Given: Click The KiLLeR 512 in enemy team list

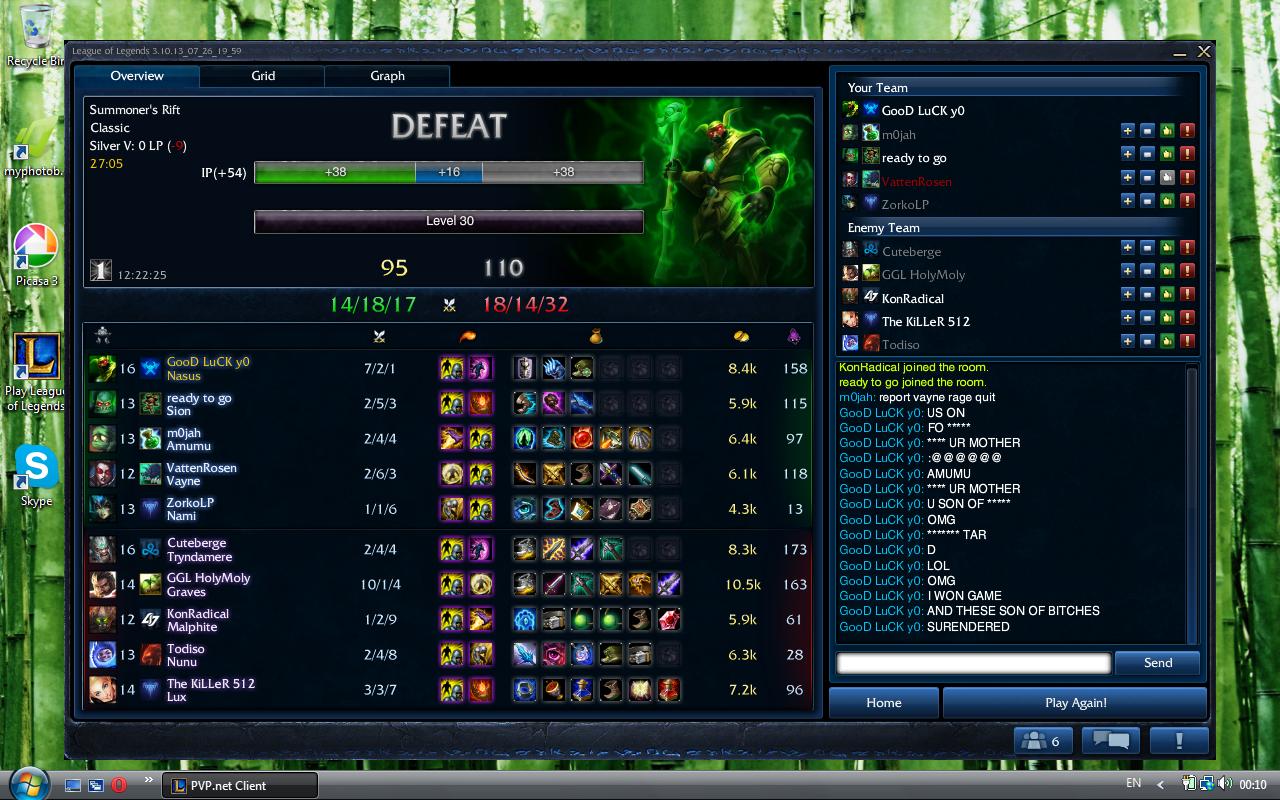Looking at the screenshot, I should (925, 321).
